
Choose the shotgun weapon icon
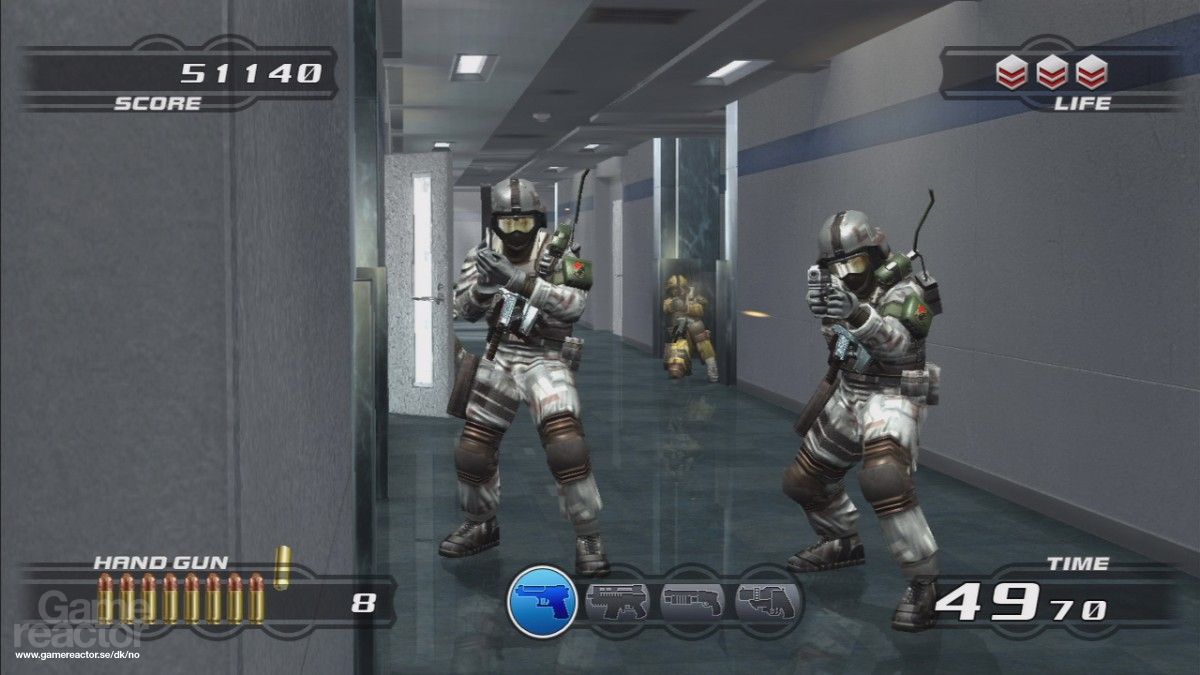coord(692,601)
